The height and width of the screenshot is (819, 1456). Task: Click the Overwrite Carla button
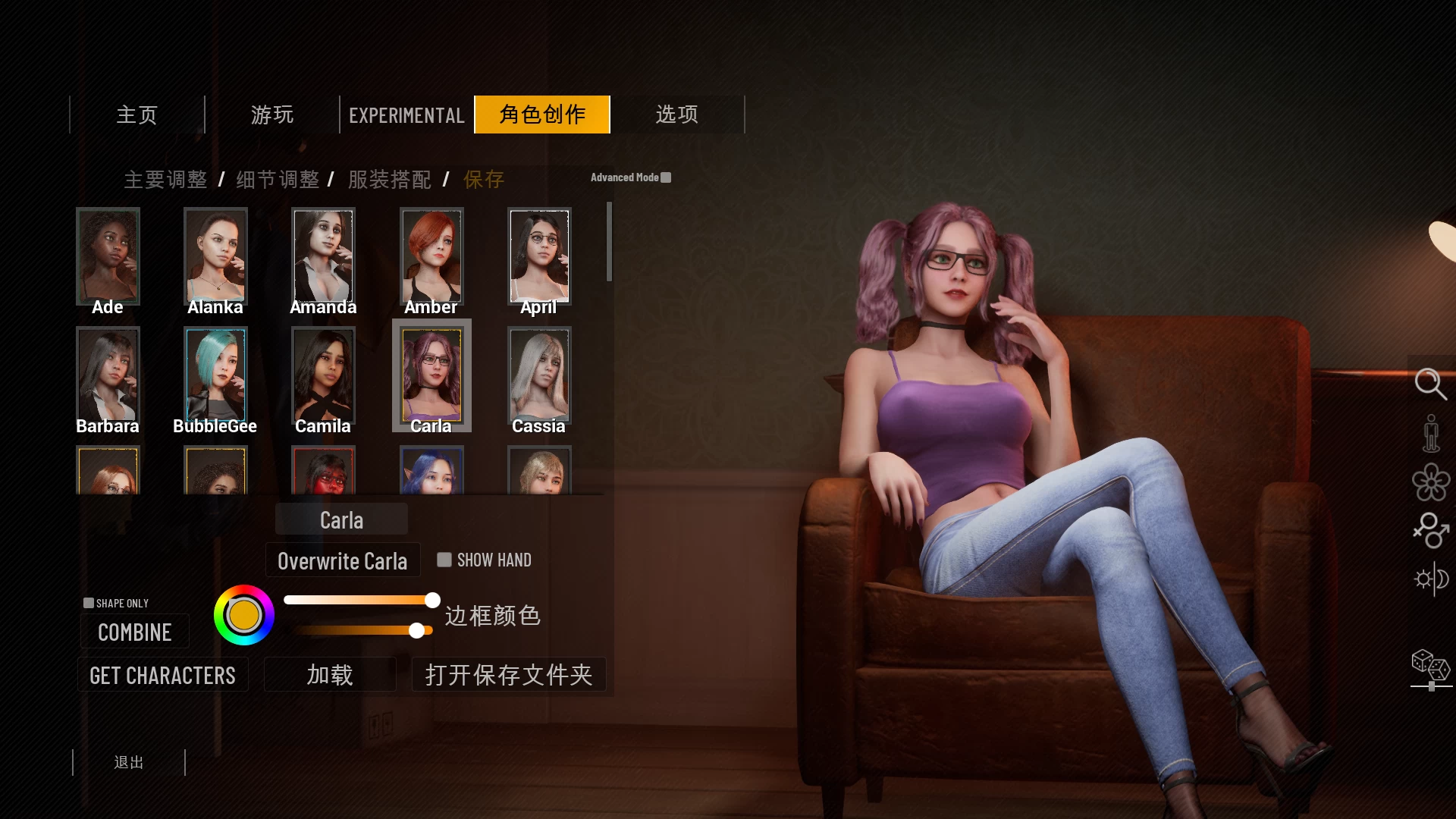[x=342, y=560]
